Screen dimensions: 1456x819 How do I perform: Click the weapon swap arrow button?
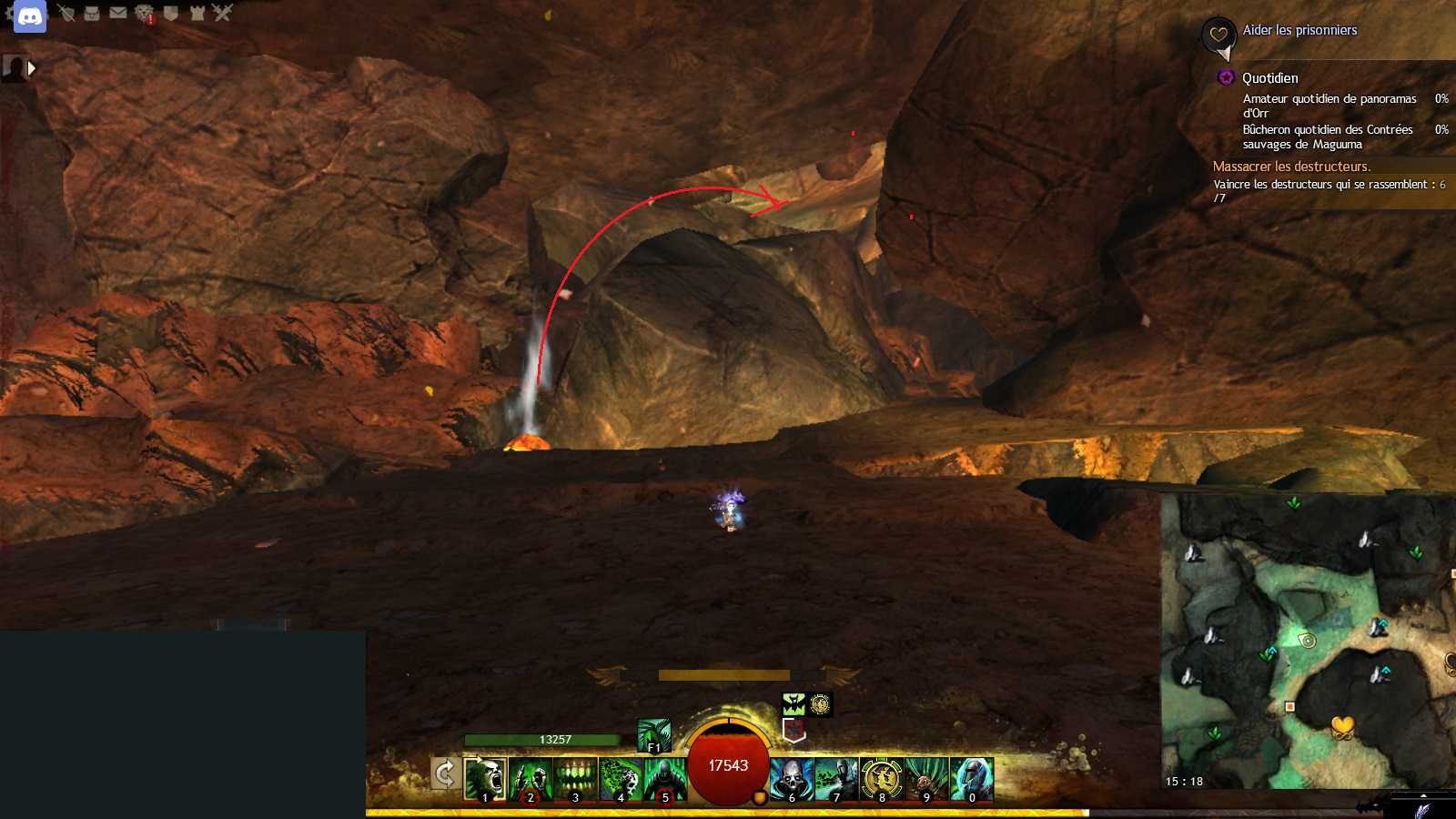tap(445, 774)
